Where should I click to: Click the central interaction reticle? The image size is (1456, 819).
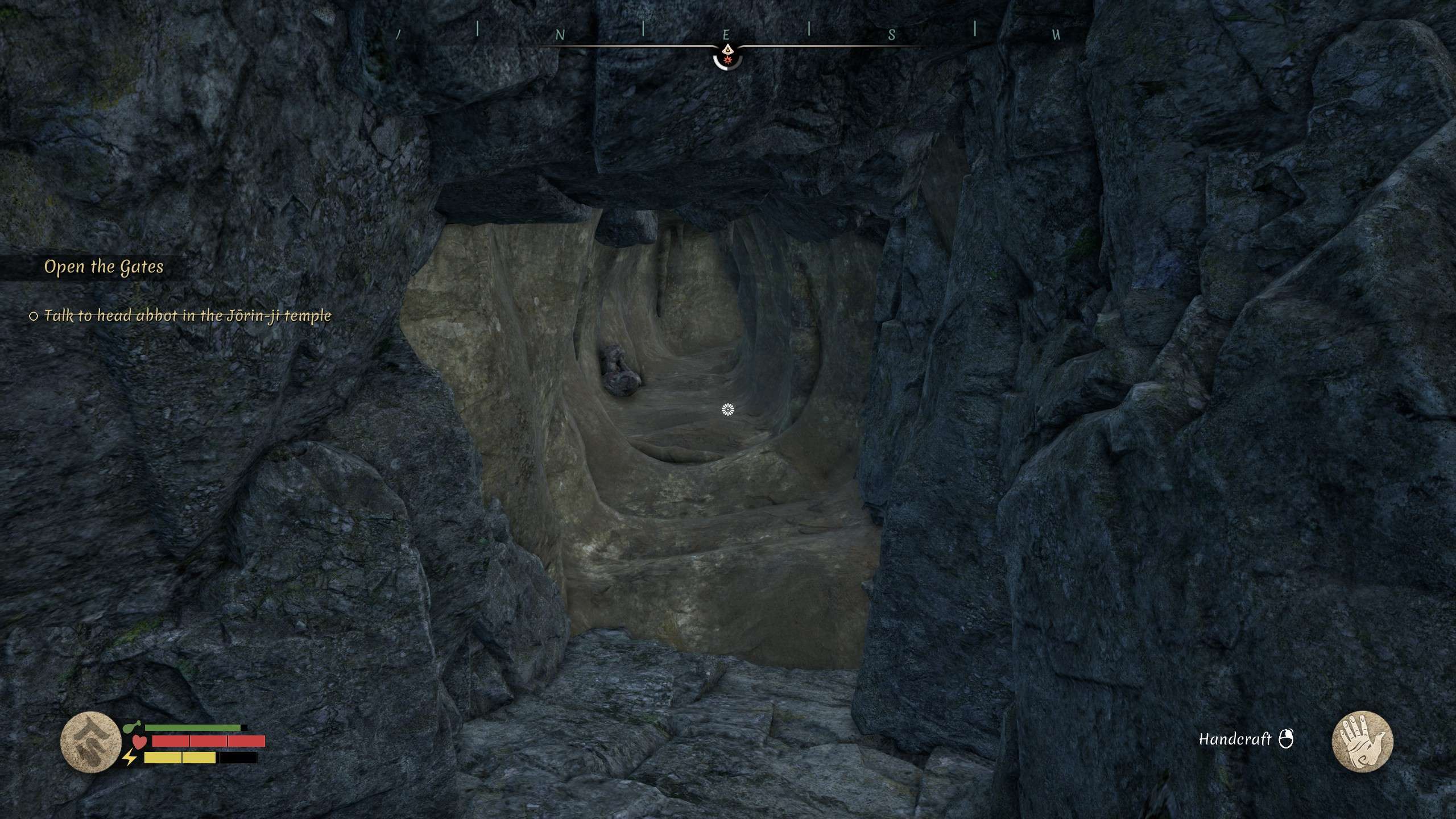728,409
